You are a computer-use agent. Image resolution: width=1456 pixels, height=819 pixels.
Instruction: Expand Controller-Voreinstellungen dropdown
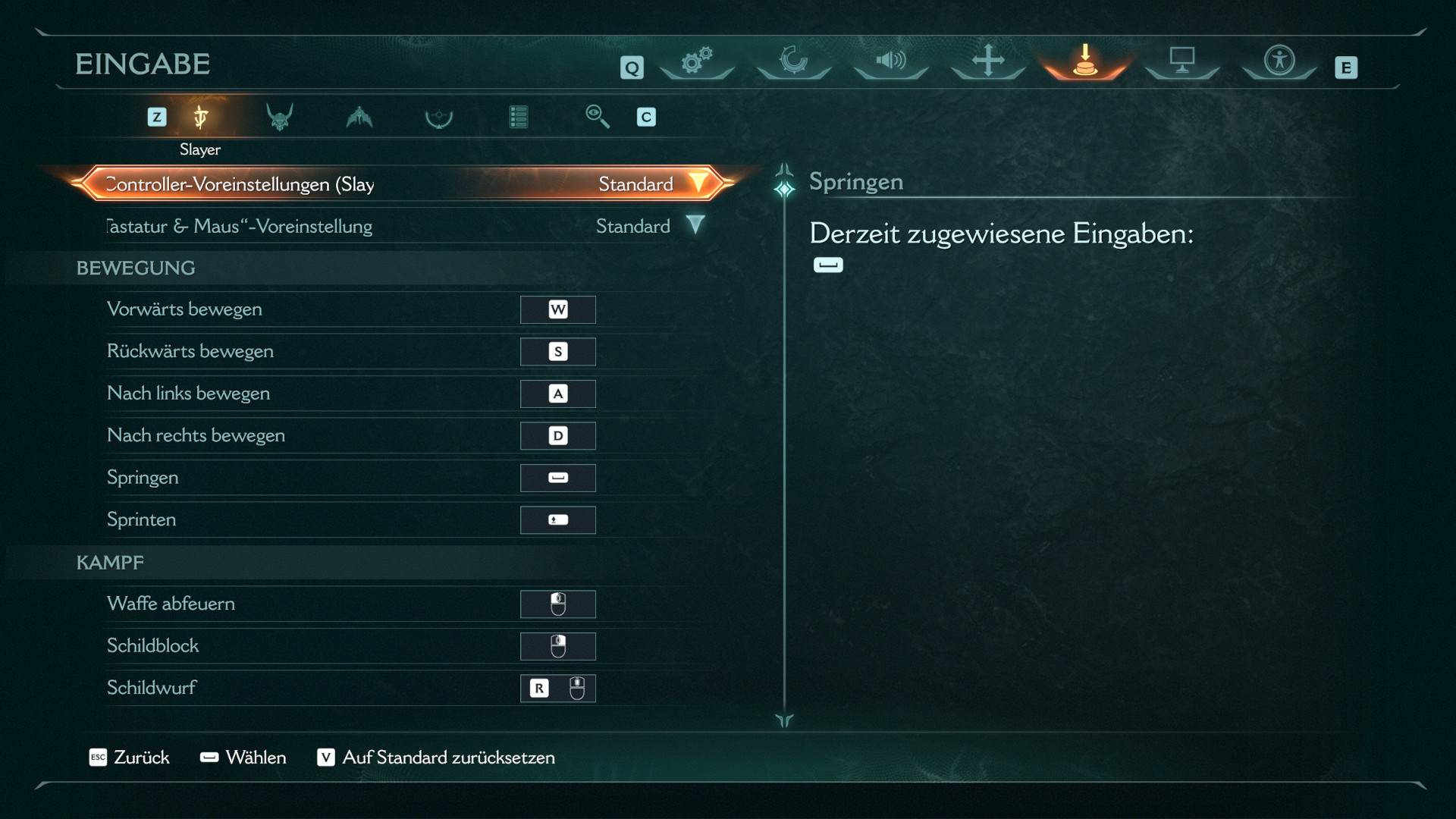(698, 184)
